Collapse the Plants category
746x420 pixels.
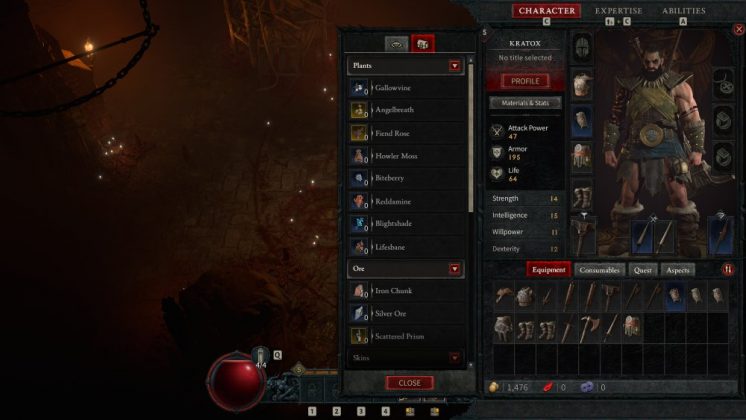[455, 66]
